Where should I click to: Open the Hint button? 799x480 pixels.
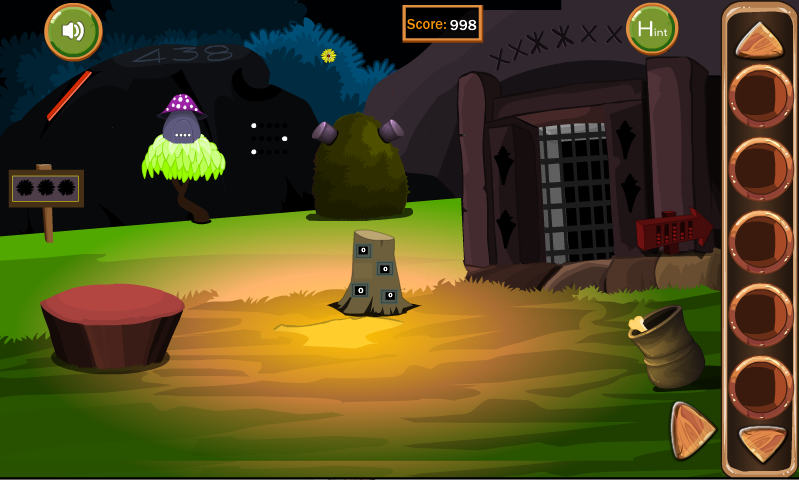(x=651, y=29)
